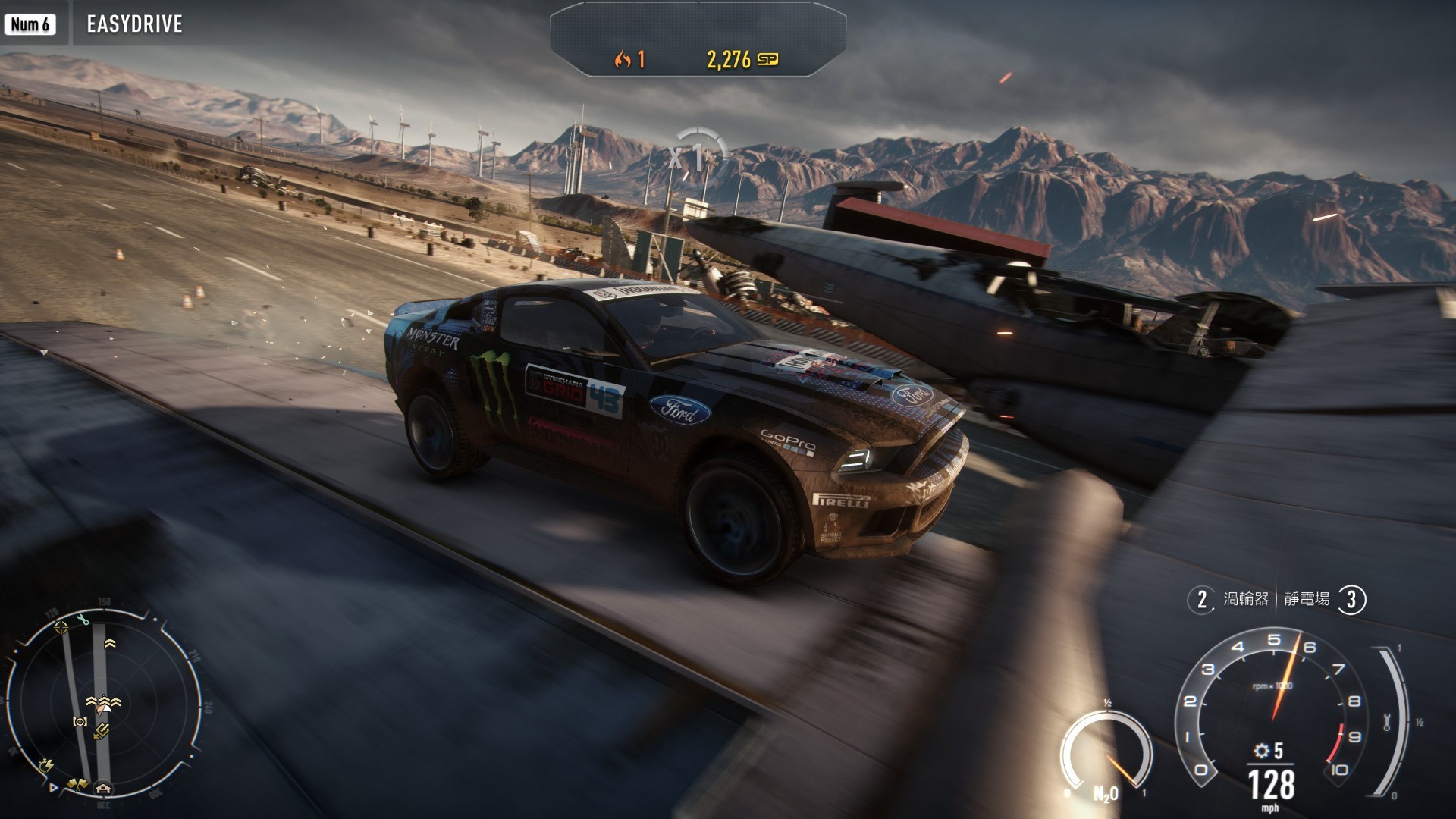Click the speed camera marker on minimap
The height and width of the screenshot is (819, 1456).
tap(80, 722)
